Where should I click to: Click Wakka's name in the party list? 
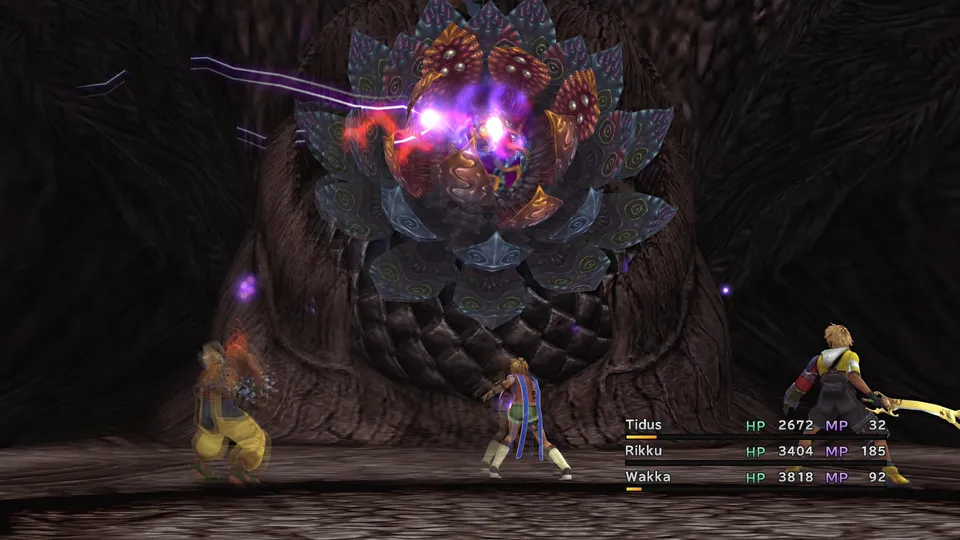click(648, 477)
